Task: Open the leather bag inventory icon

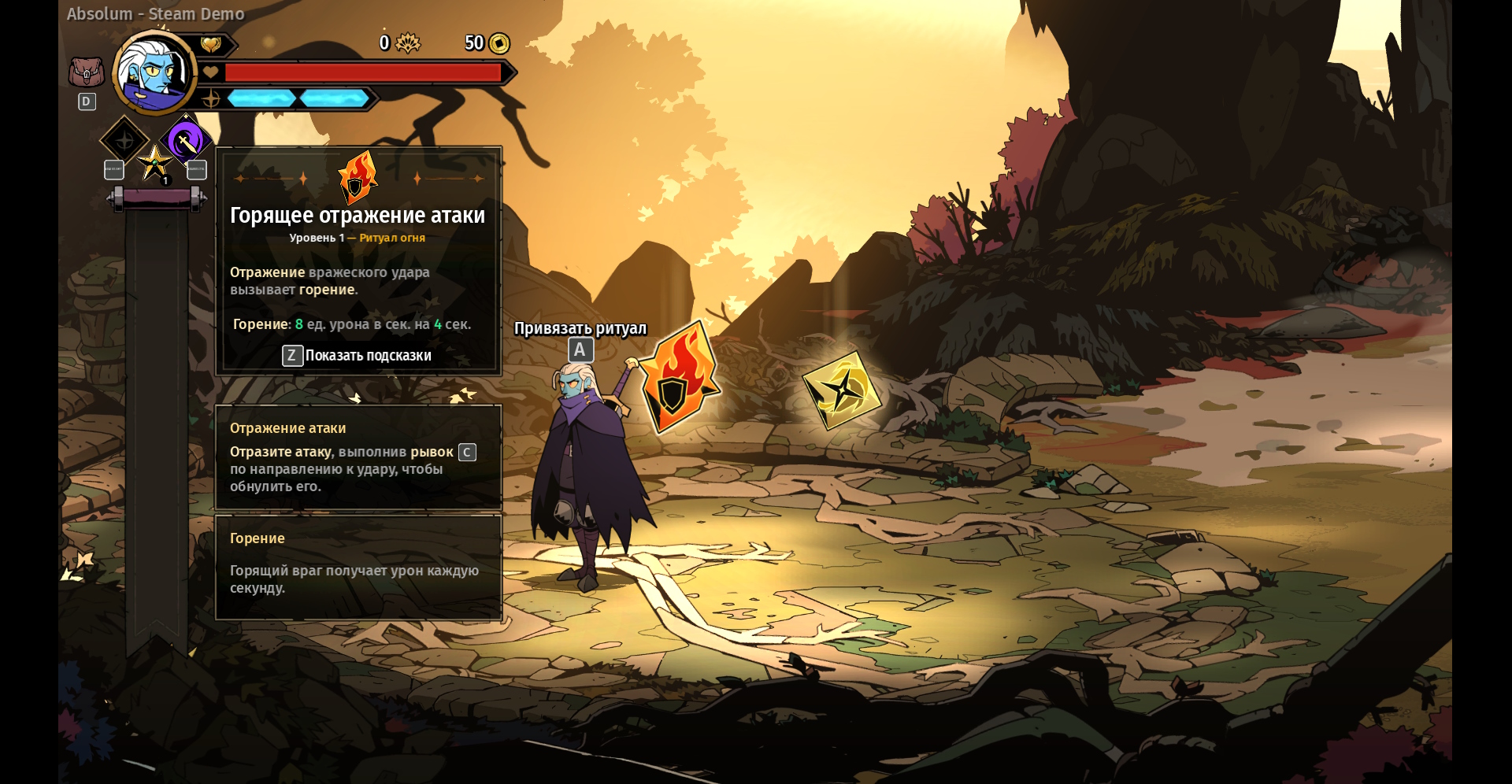Action: point(86,72)
